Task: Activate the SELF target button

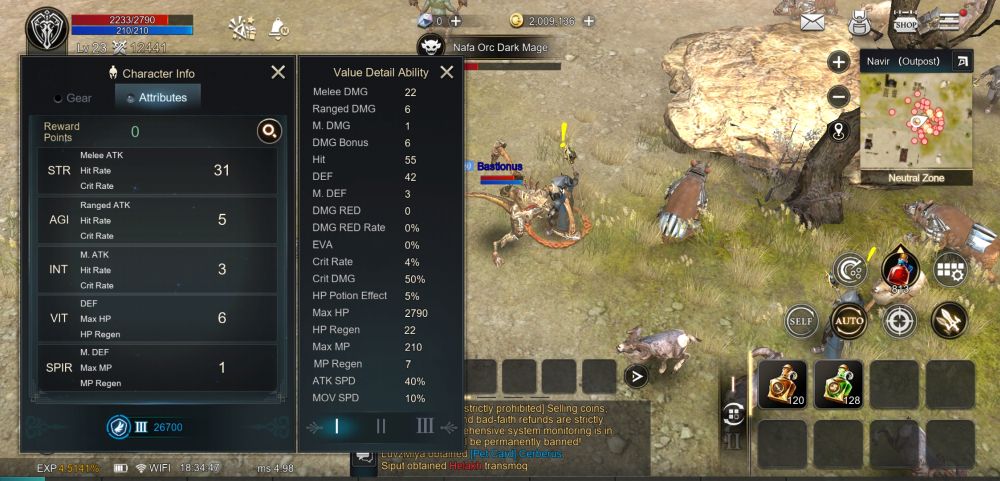Action: pyautogui.click(x=800, y=321)
